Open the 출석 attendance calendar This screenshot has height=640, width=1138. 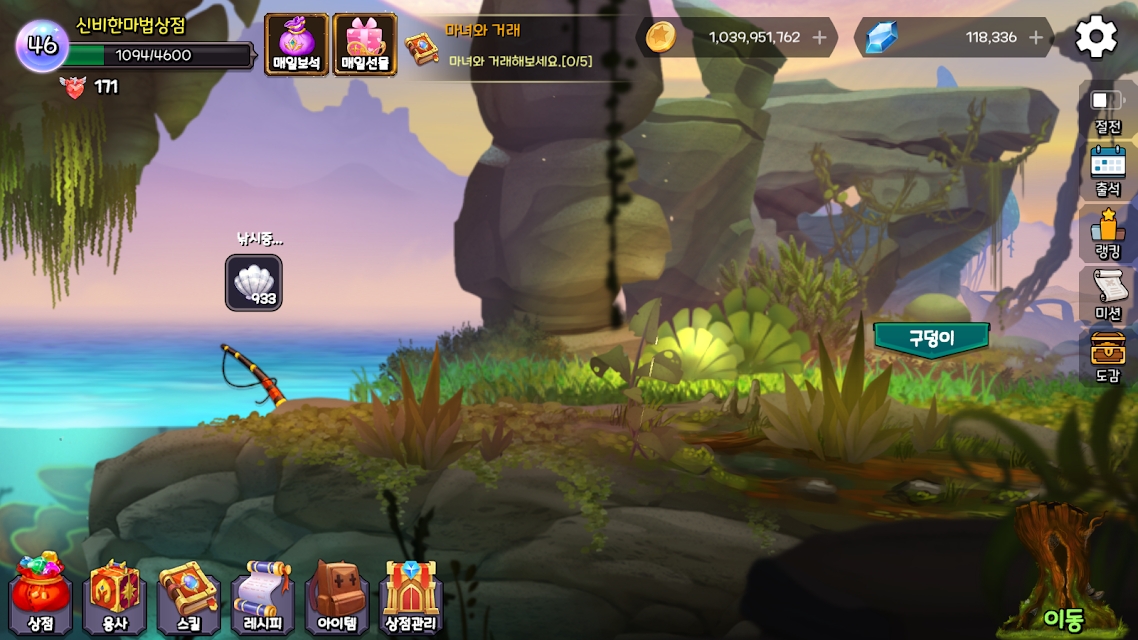[x=1108, y=170]
